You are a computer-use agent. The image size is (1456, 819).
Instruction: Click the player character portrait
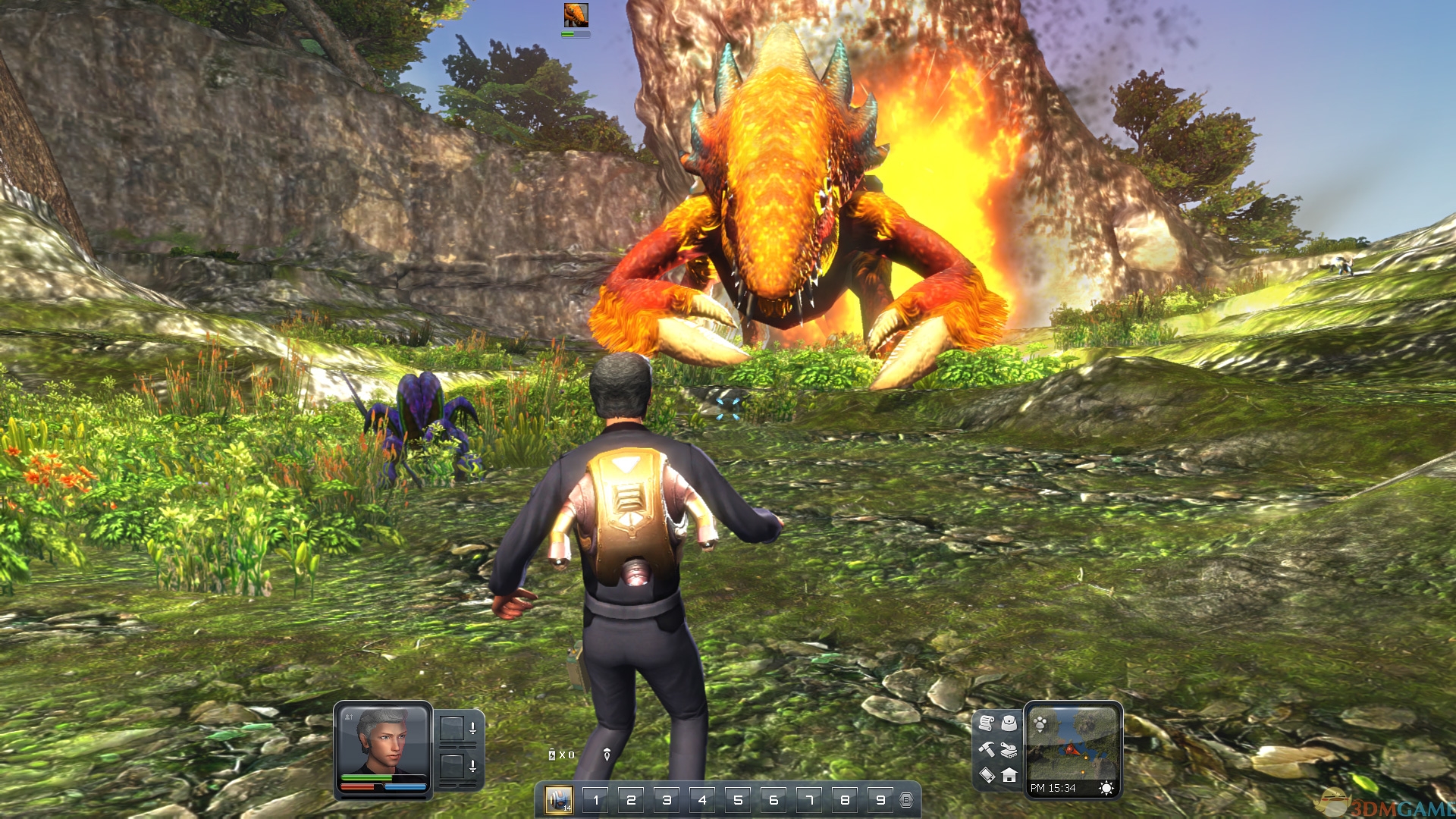(x=383, y=741)
